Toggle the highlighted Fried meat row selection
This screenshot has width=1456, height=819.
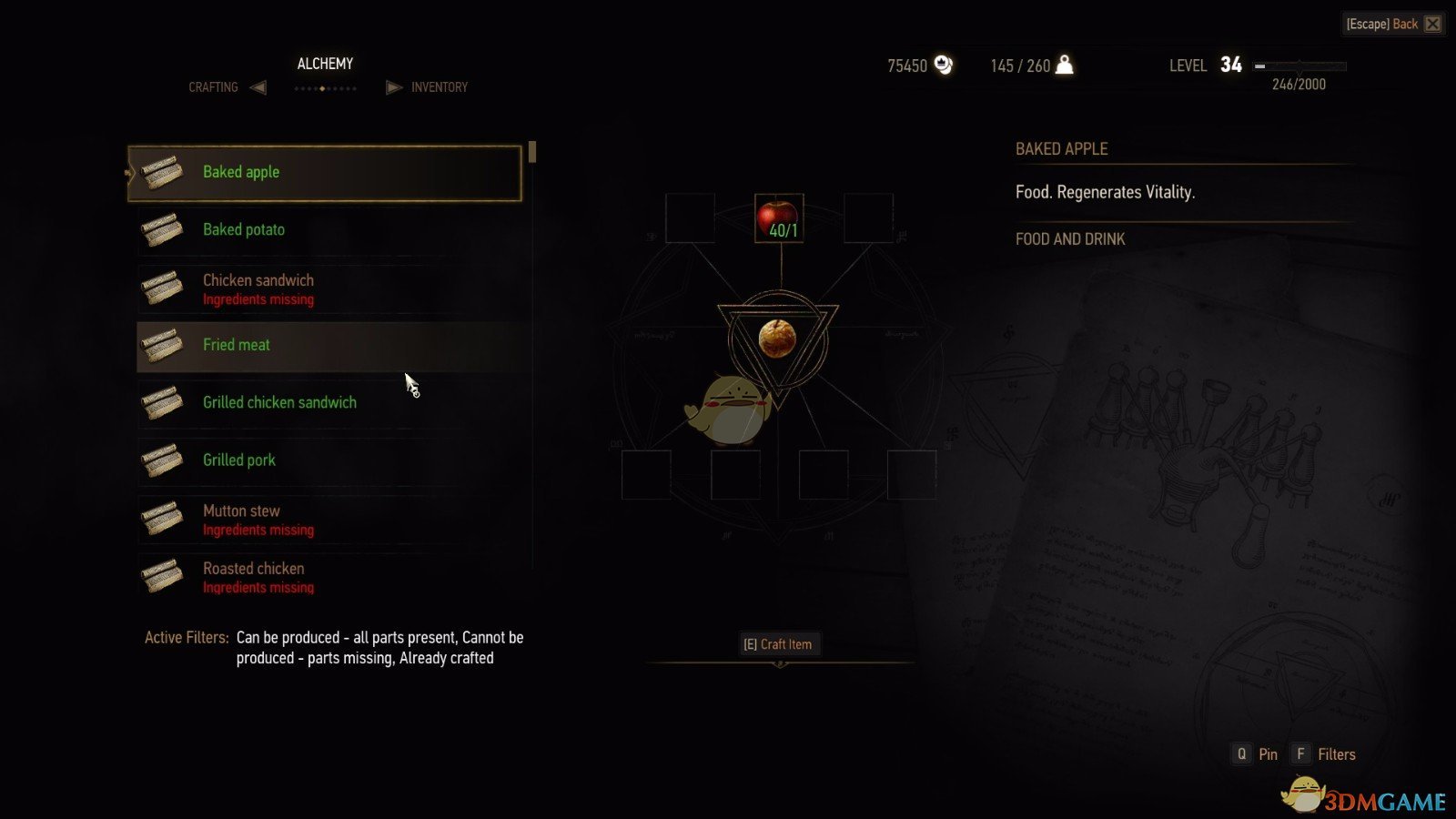(x=328, y=346)
